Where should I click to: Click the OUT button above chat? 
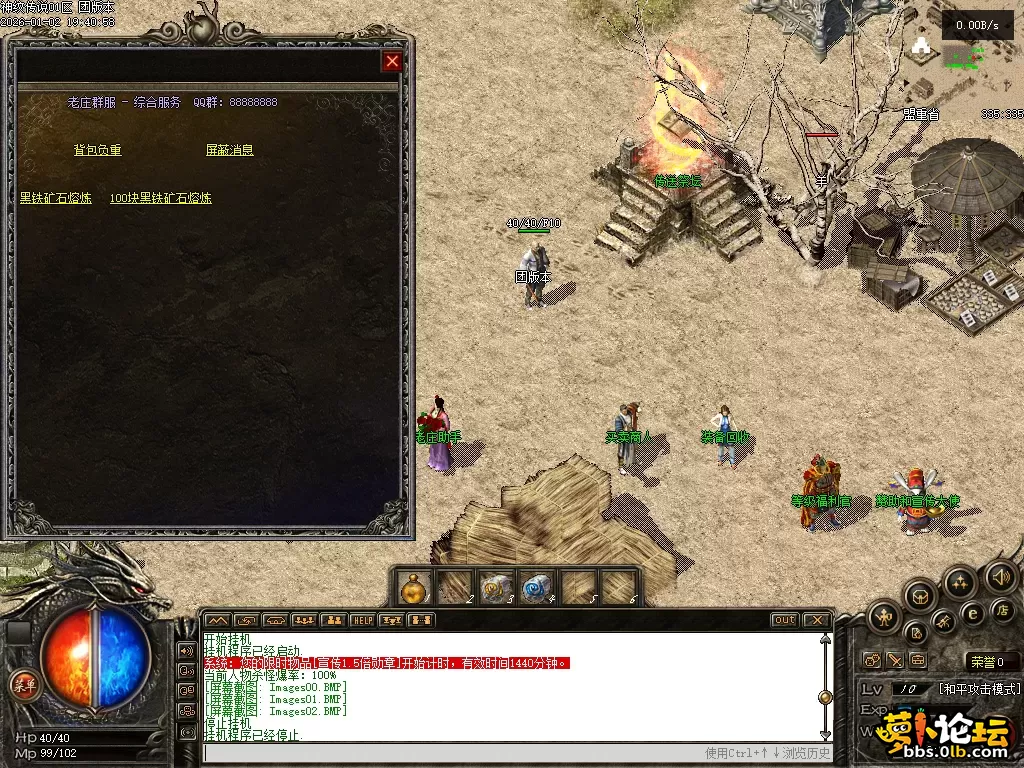(x=784, y=620)
